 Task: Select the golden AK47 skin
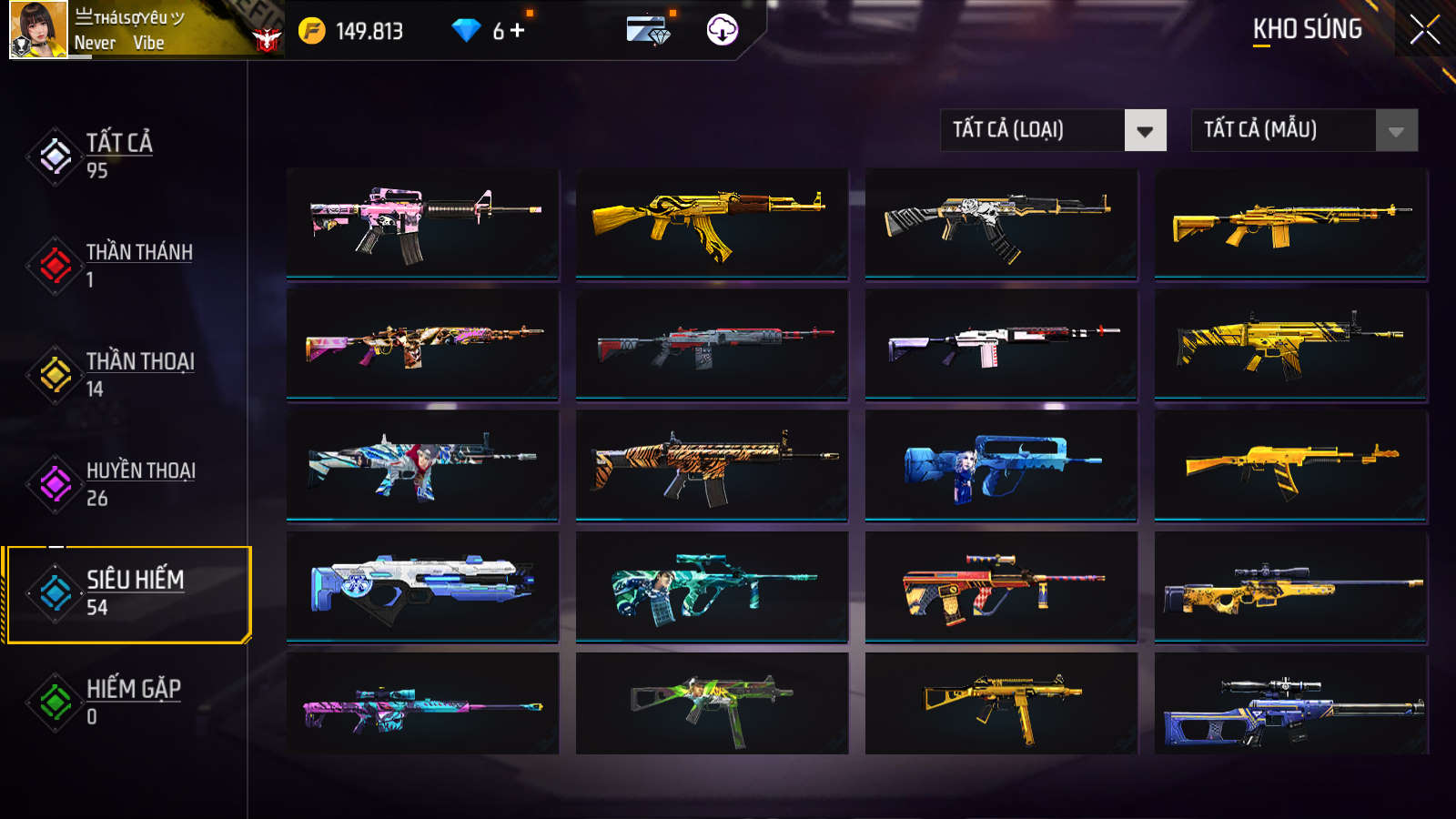(712, 223)
